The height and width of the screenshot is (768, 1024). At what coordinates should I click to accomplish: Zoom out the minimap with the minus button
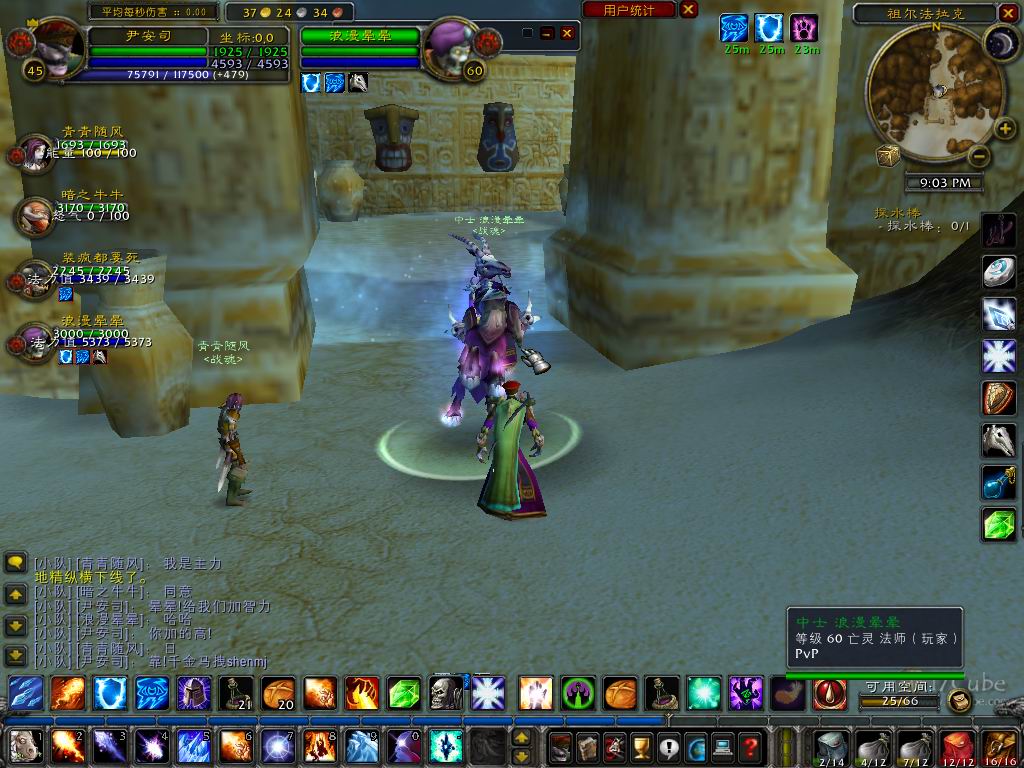coord(979,157)
